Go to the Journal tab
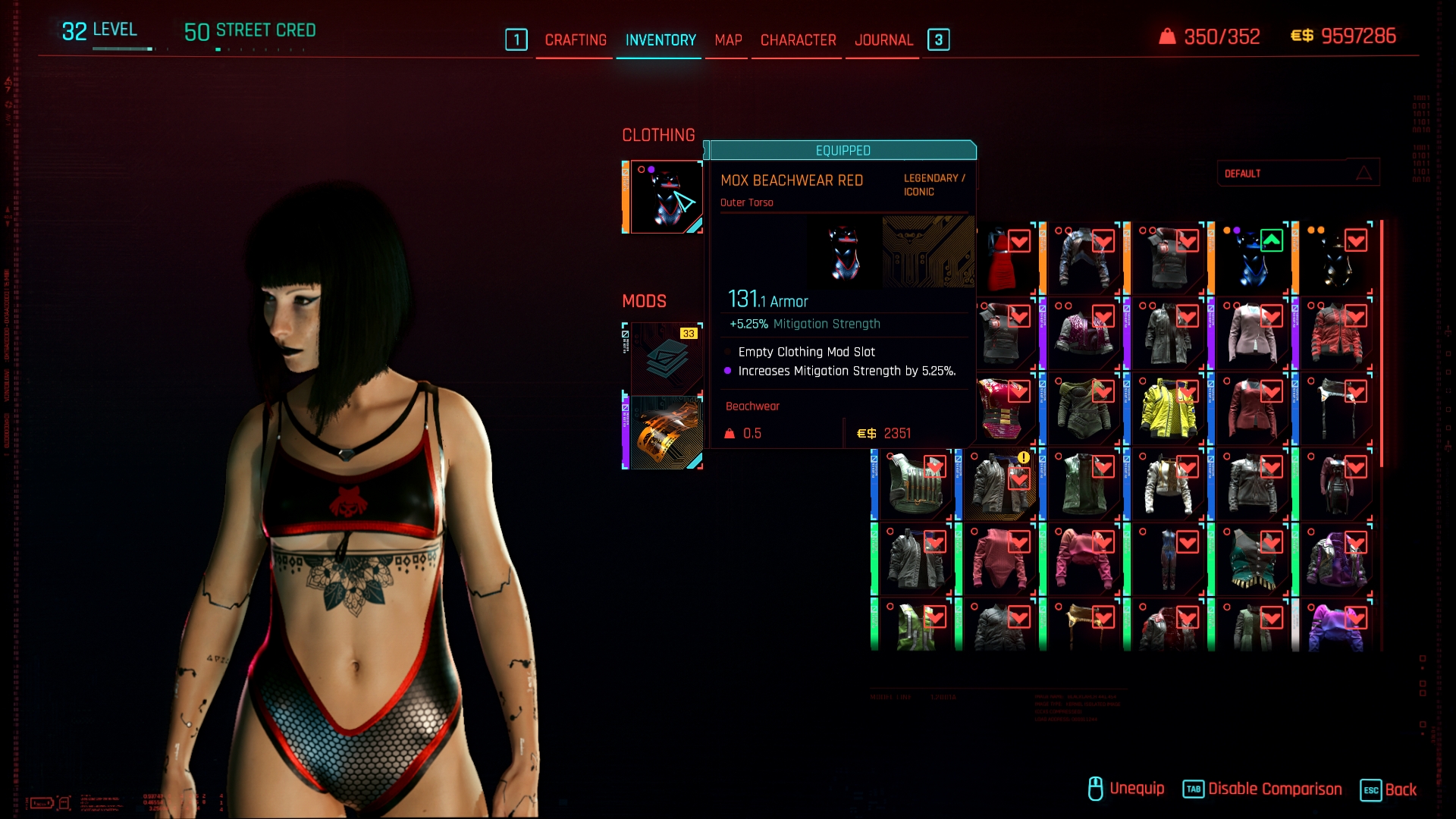 (x=883, y=40)
